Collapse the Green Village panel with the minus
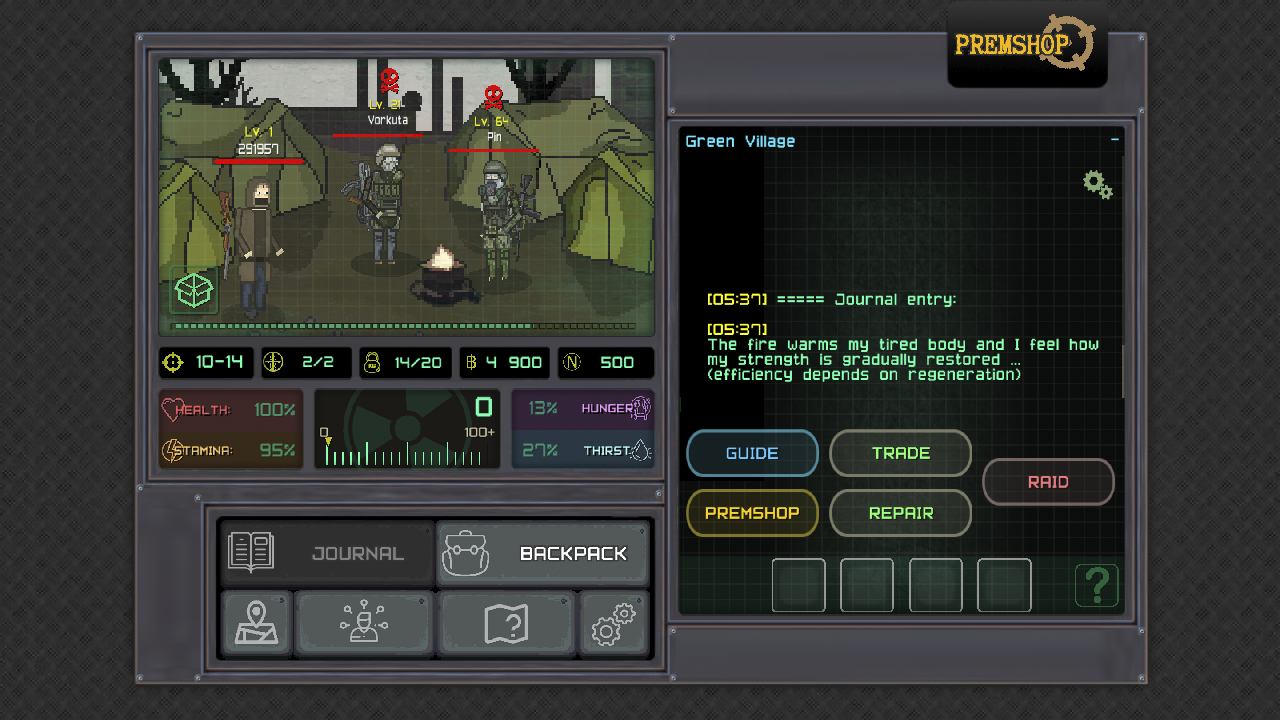 1114,140
